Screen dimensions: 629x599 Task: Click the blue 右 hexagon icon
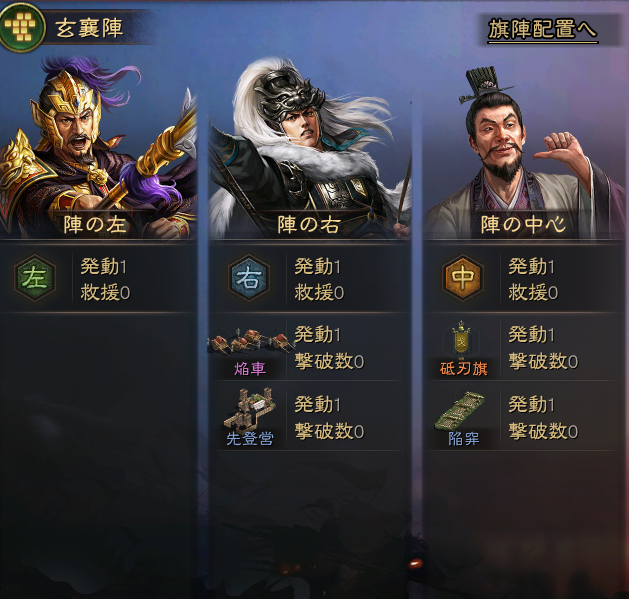pyautogui.click(x=249, y=278)
